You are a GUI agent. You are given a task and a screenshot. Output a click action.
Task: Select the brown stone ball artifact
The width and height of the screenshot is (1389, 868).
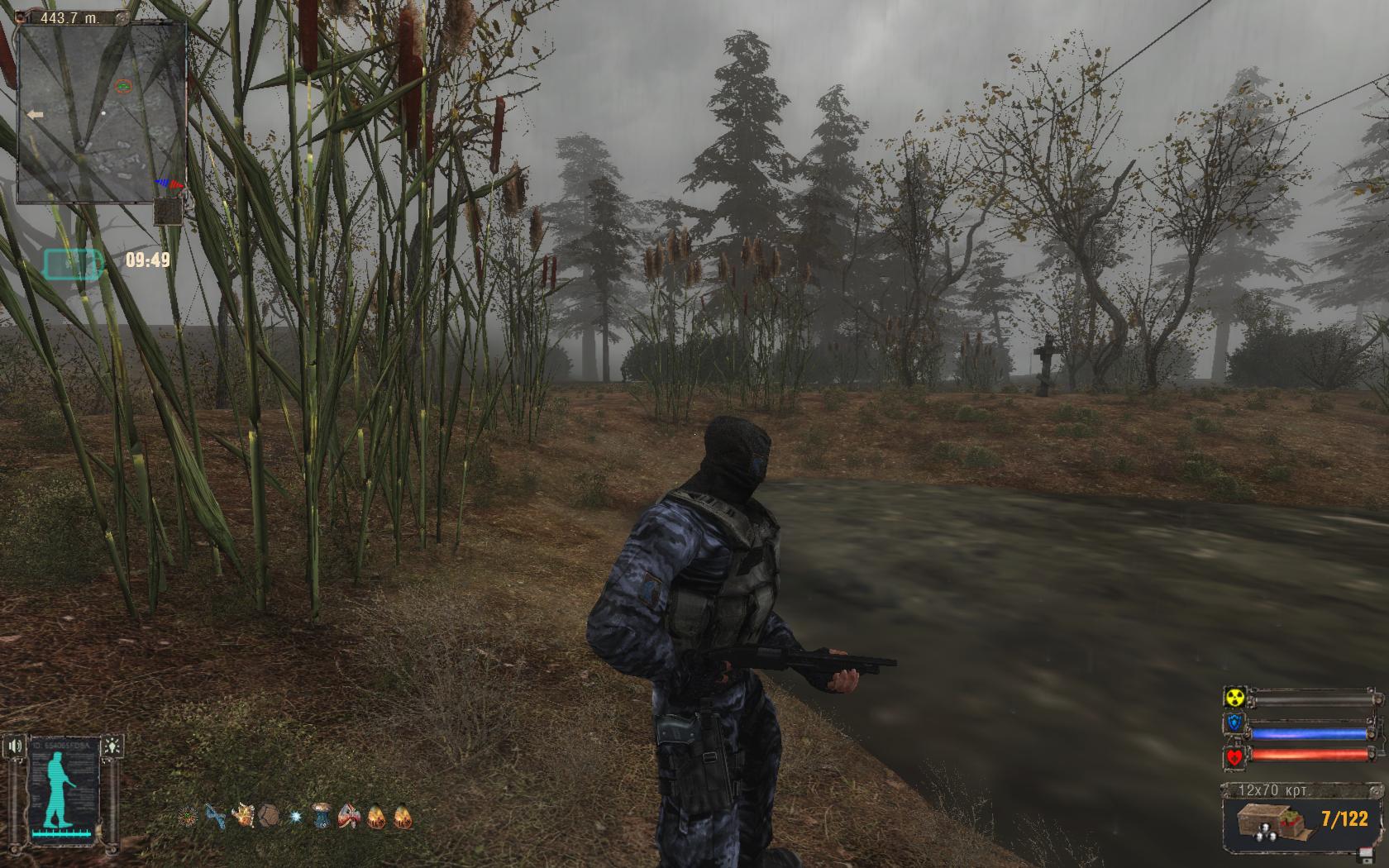(x=269, y=817)
